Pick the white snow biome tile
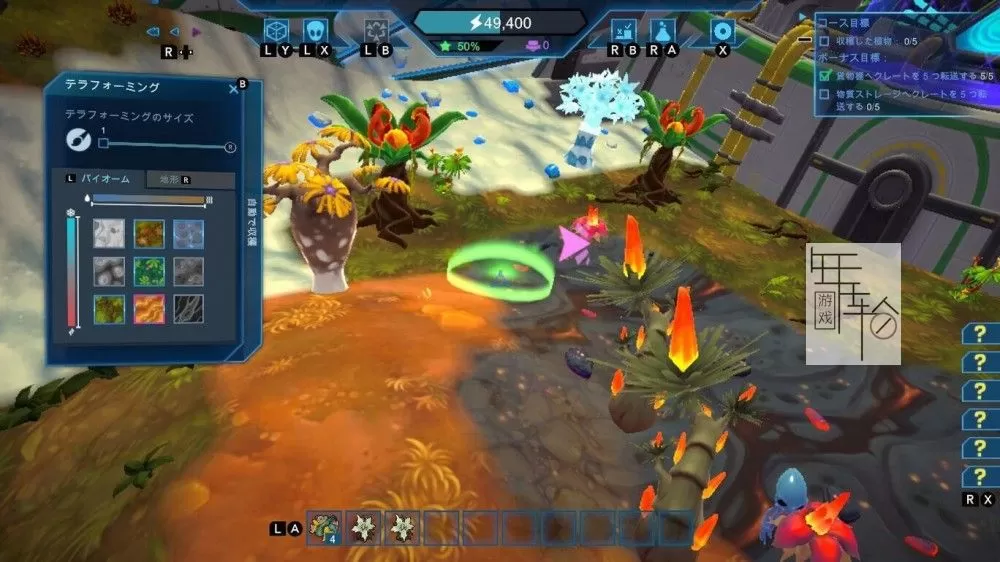 click(x=109, y=233)
